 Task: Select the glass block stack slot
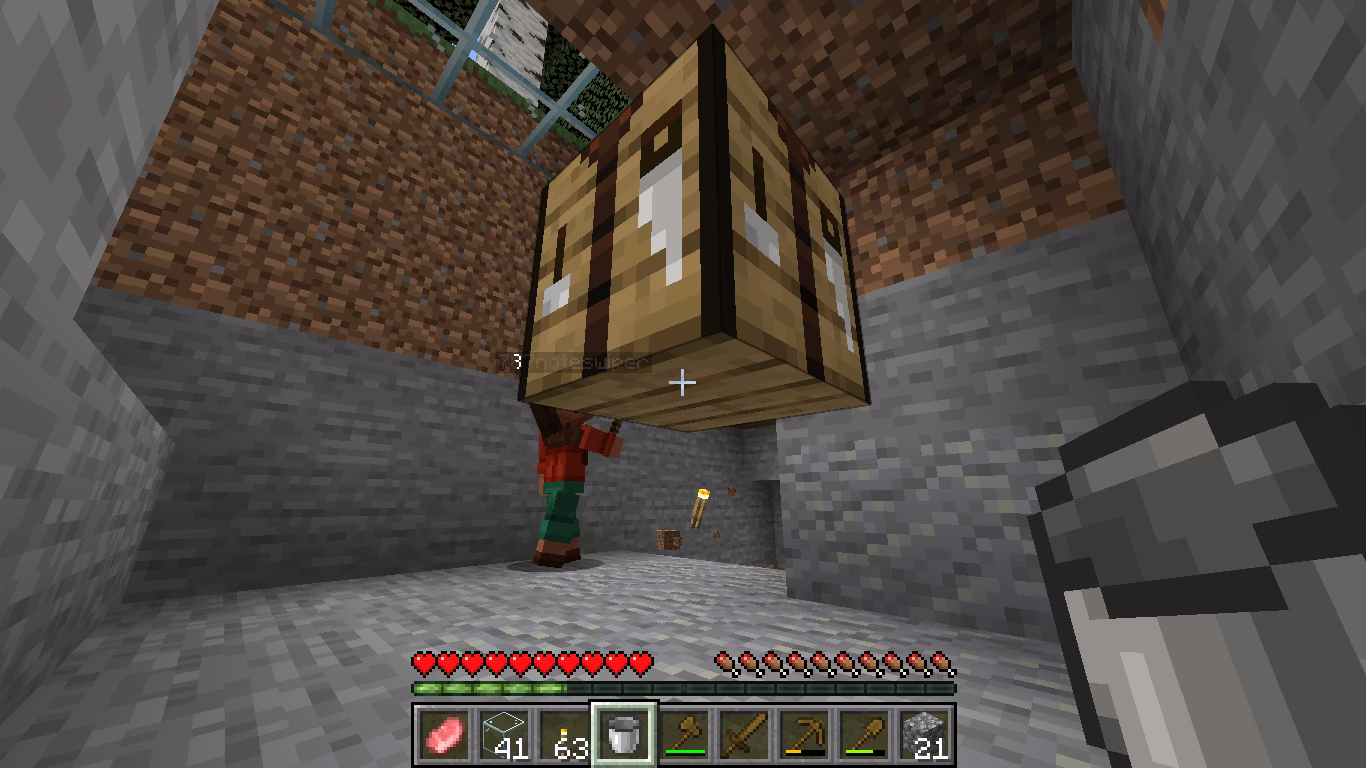click(503, 735)
